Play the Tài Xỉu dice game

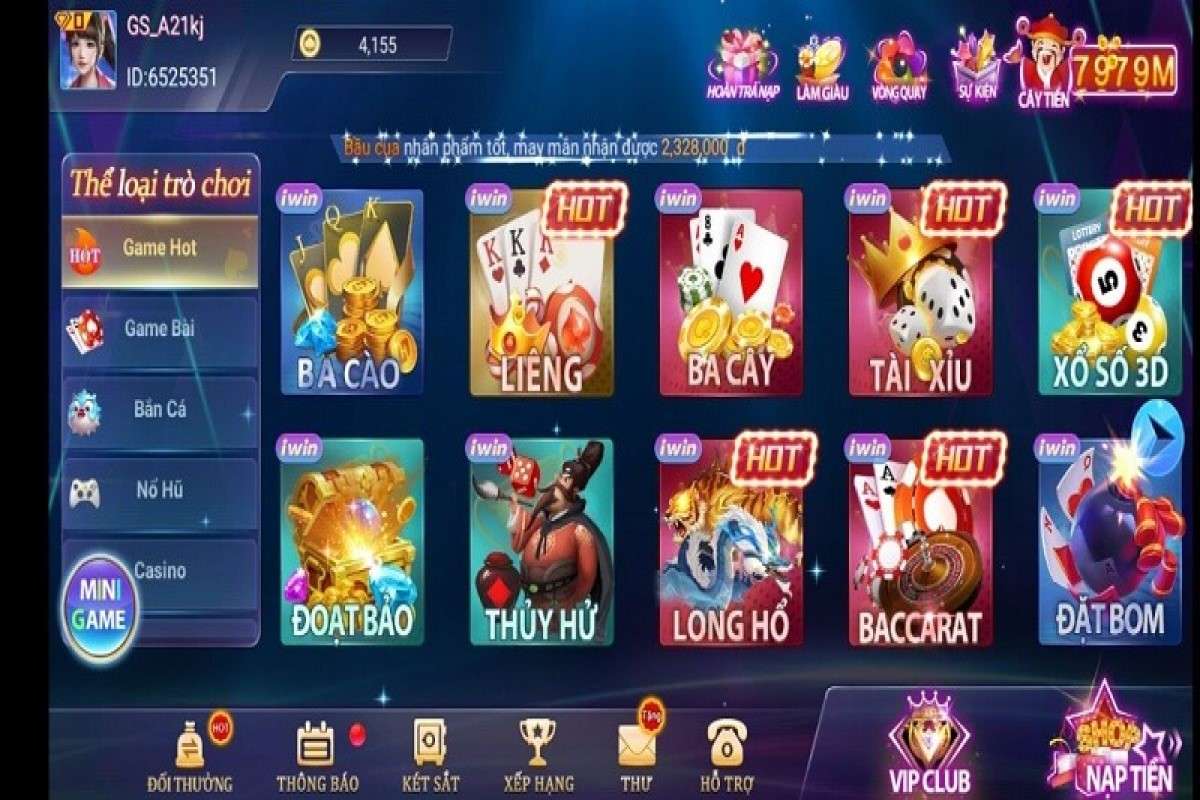pyautogui.click(x=920, y=292)
